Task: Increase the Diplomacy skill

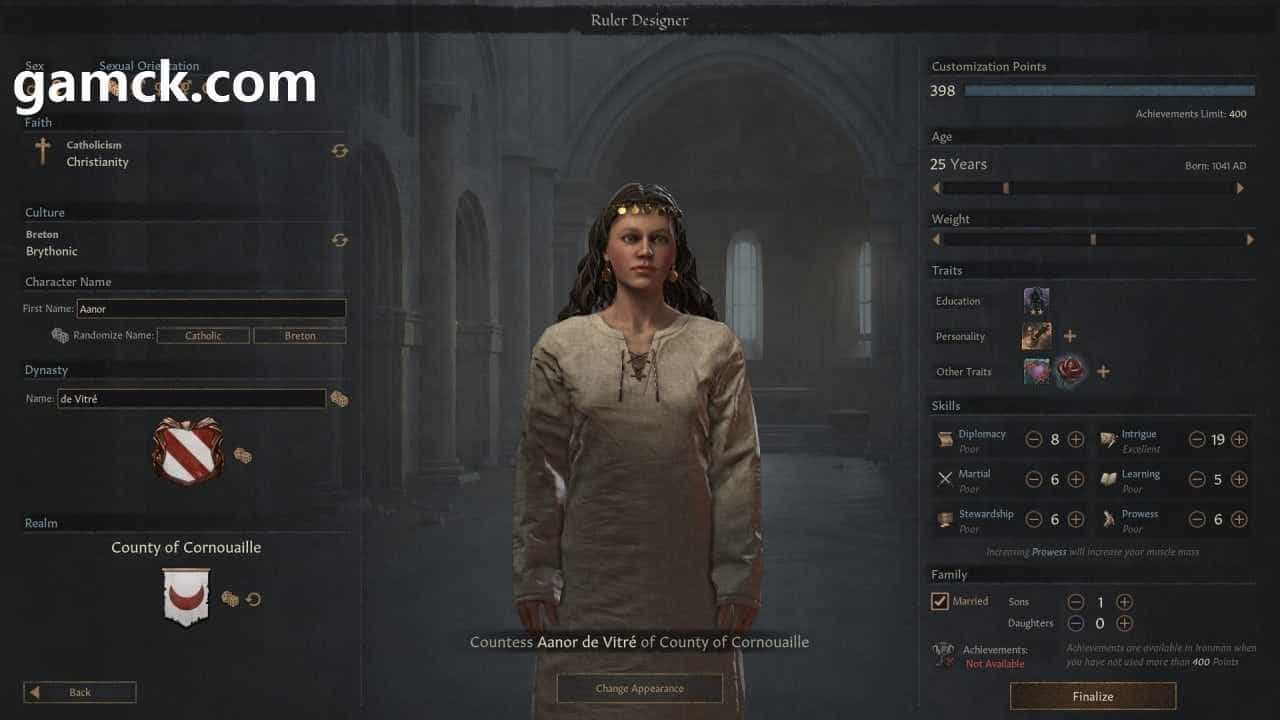Action: [1076, 439]
